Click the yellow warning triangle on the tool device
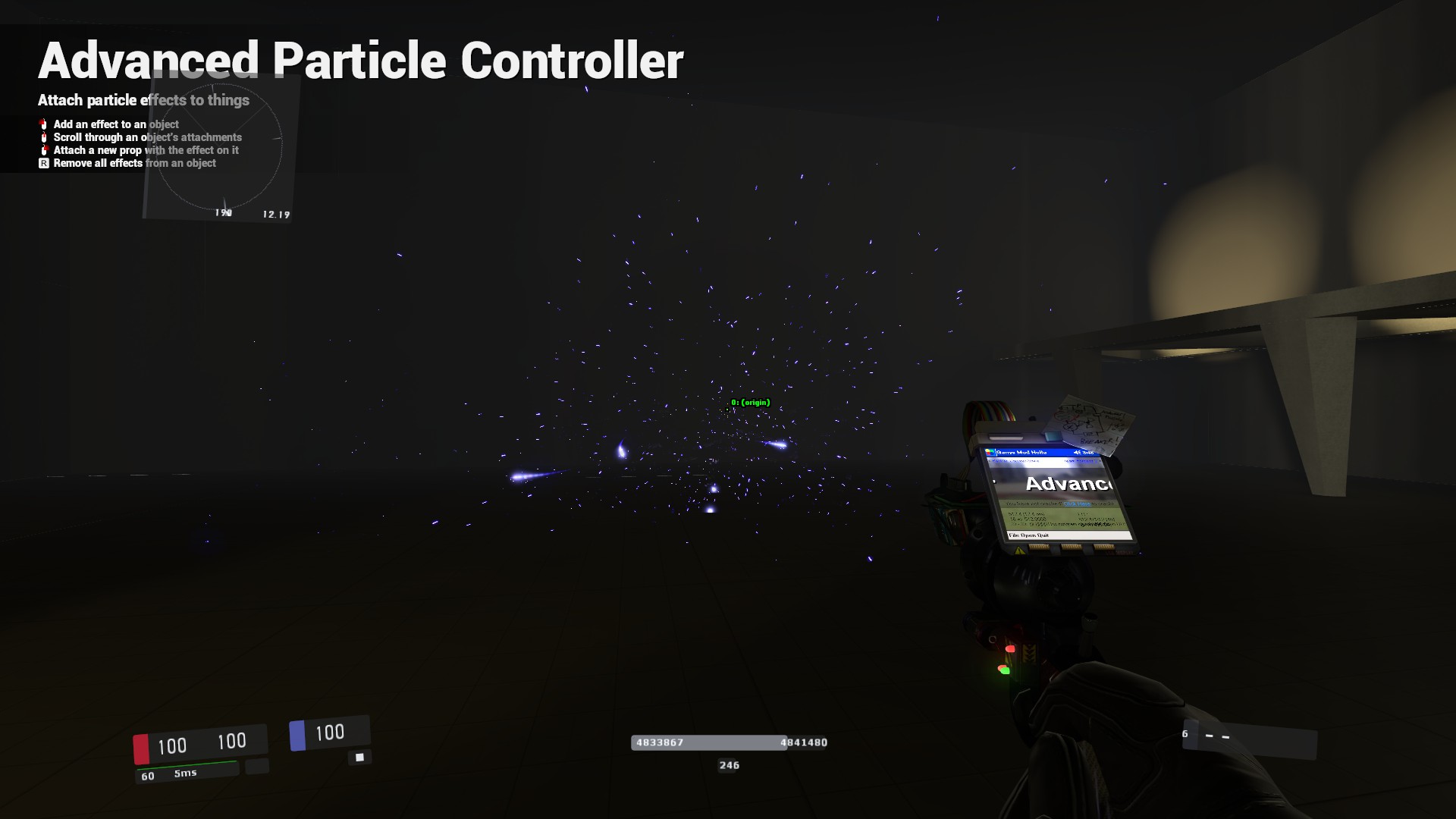Screen dimensions: 1456x819 [x=1018, y=550]
